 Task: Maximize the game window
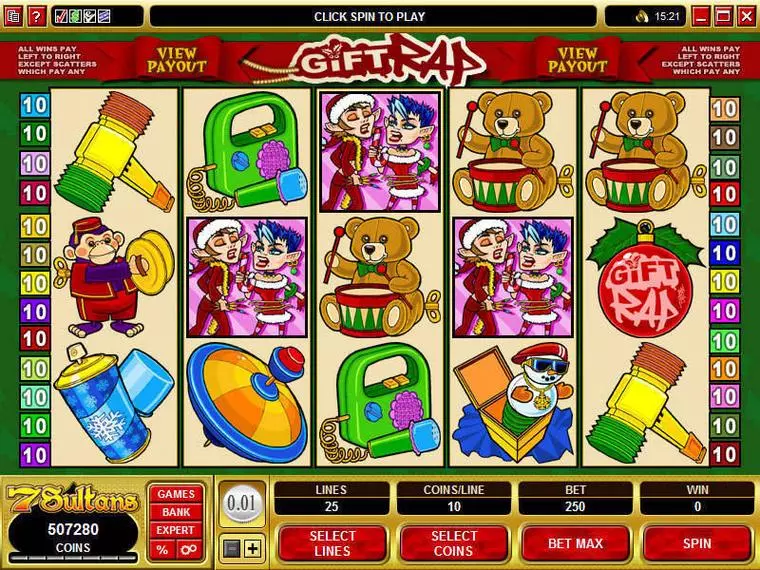[x=725, y=16]
